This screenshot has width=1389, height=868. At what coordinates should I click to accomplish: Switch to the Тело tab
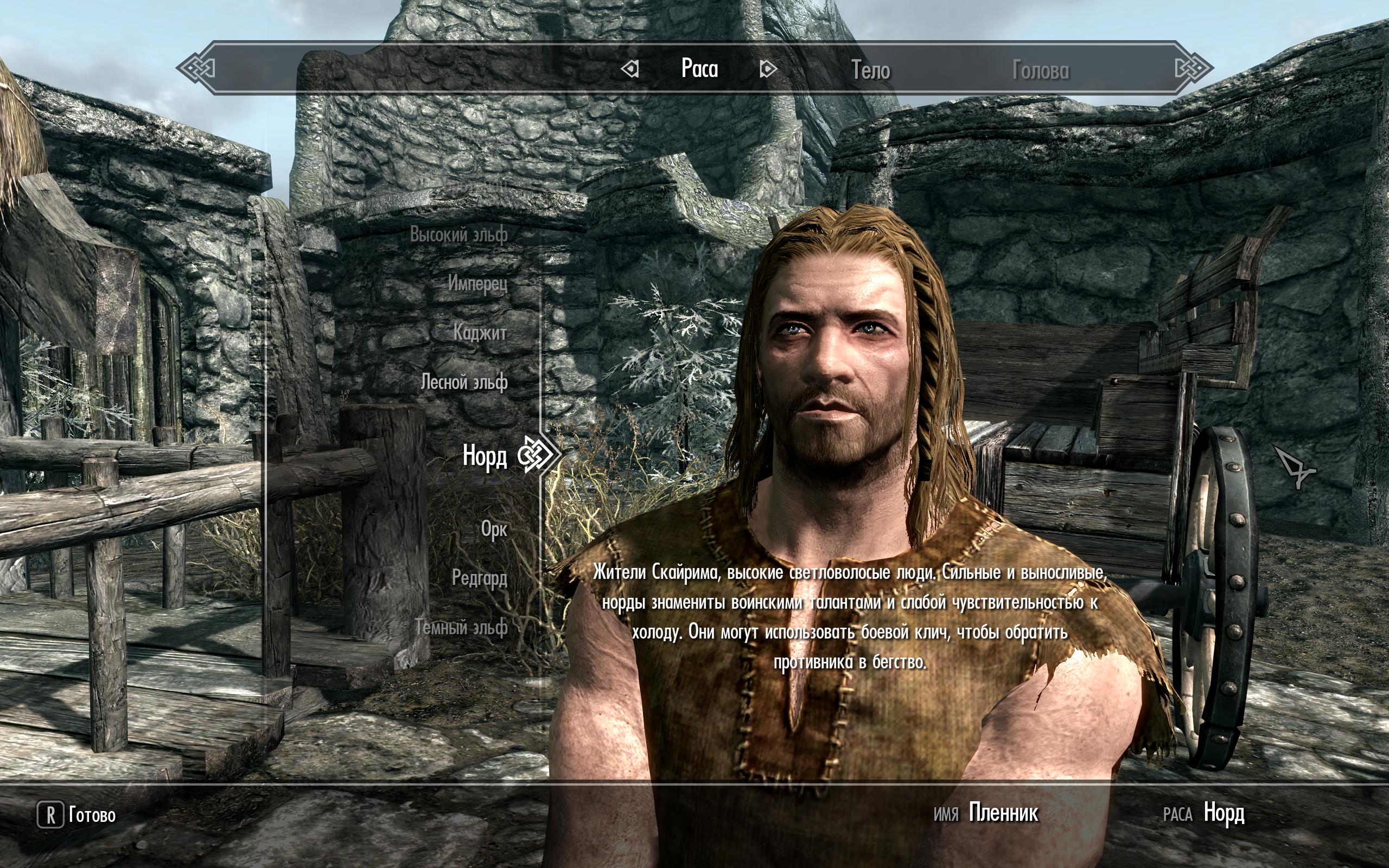(870, 70)
